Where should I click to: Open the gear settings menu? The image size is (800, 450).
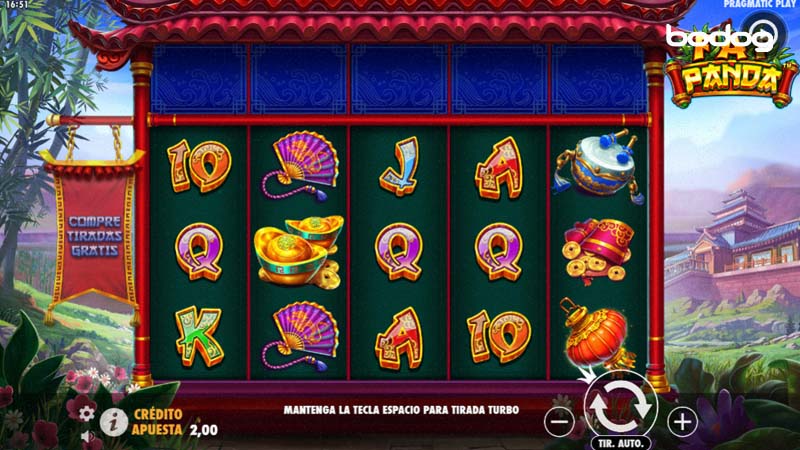coord(87,412)
